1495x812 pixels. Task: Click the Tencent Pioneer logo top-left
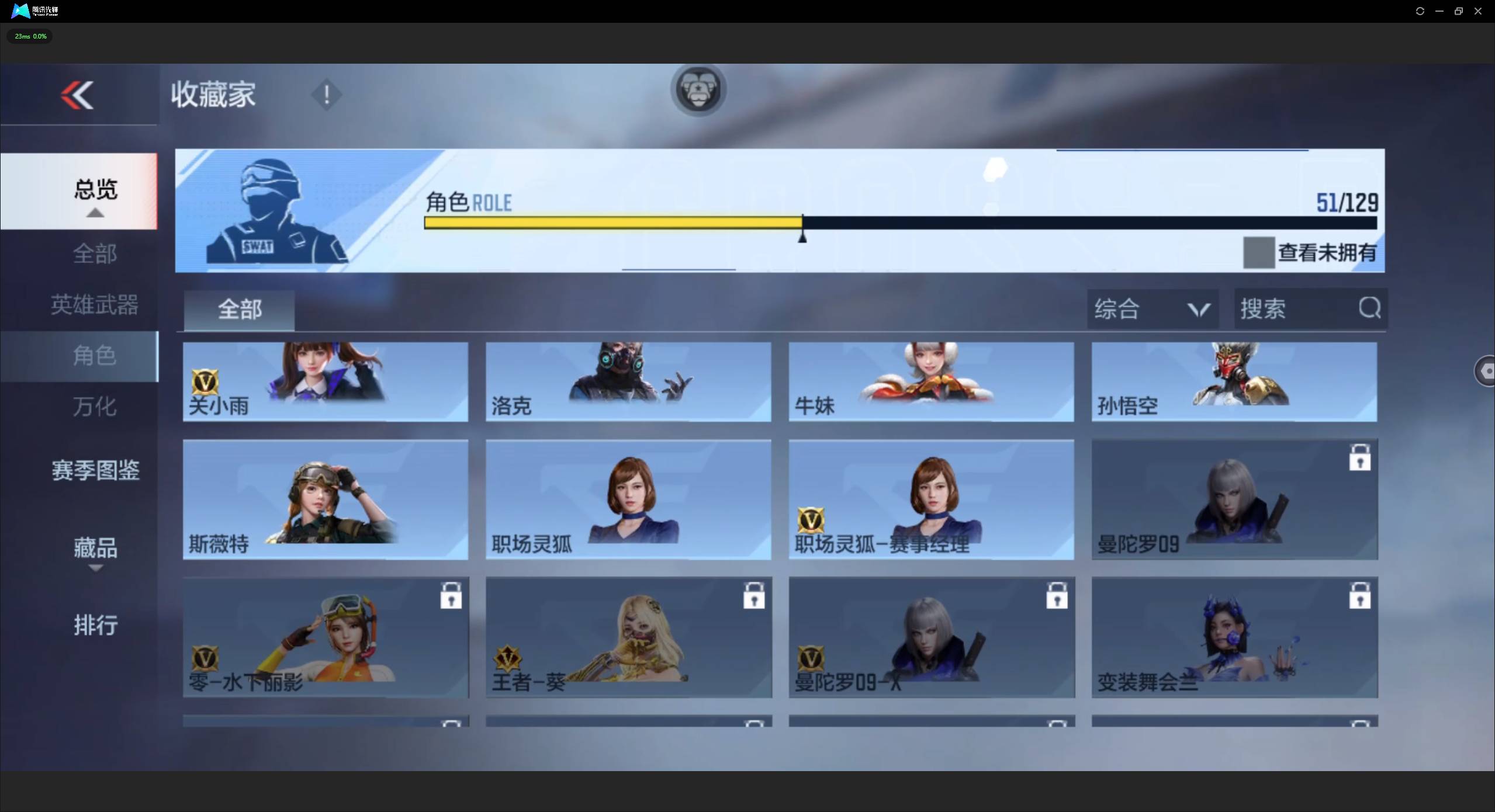click(20, 11)
